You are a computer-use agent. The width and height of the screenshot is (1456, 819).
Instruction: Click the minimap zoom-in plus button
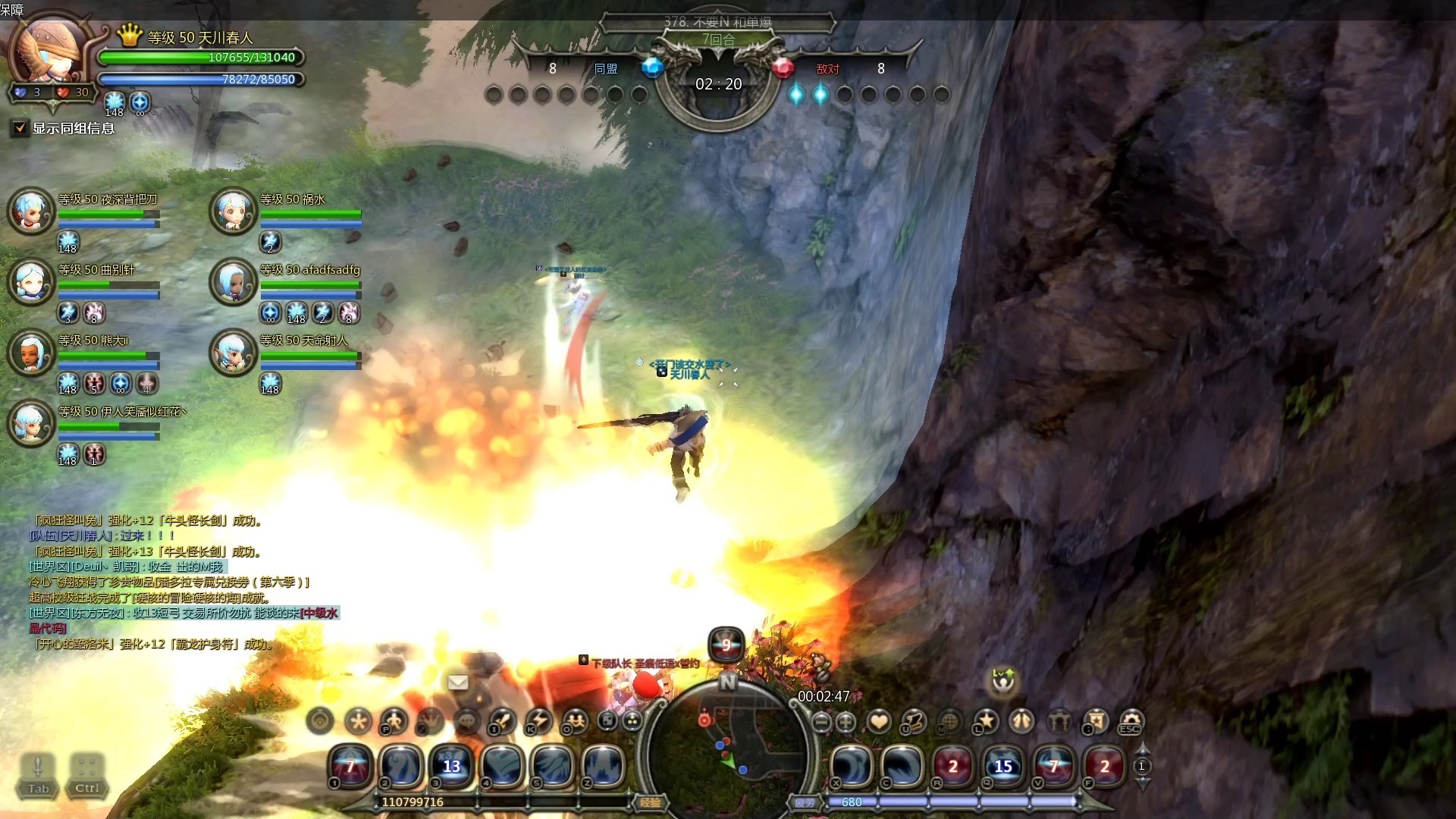click(846, 722)
